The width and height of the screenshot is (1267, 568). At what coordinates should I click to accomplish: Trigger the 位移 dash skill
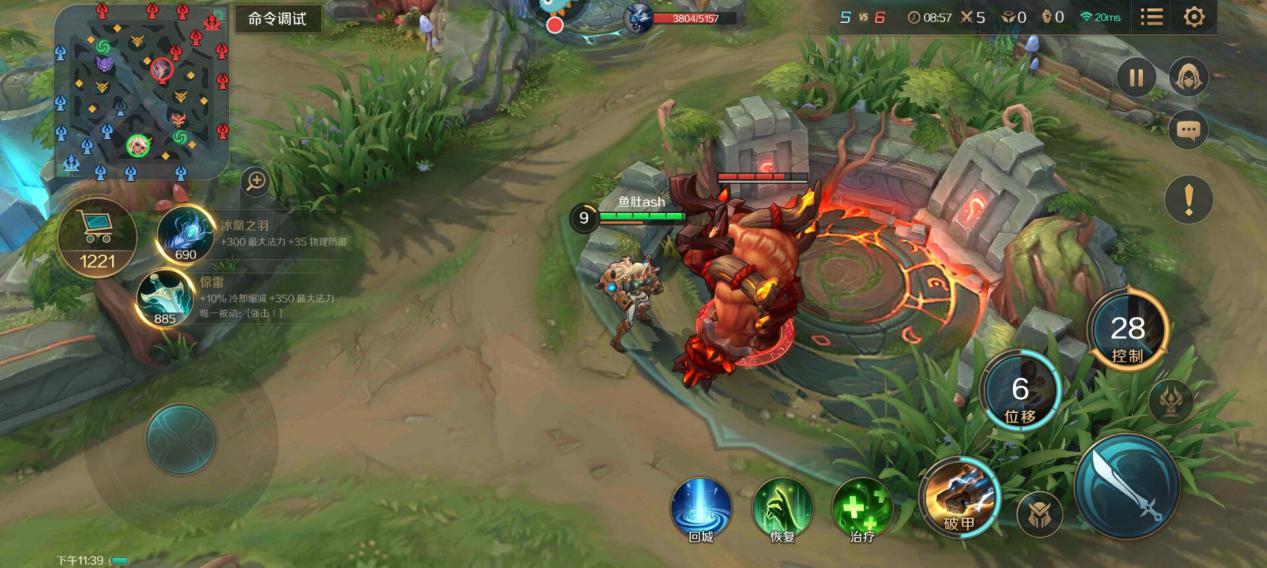coord(1020,390)
